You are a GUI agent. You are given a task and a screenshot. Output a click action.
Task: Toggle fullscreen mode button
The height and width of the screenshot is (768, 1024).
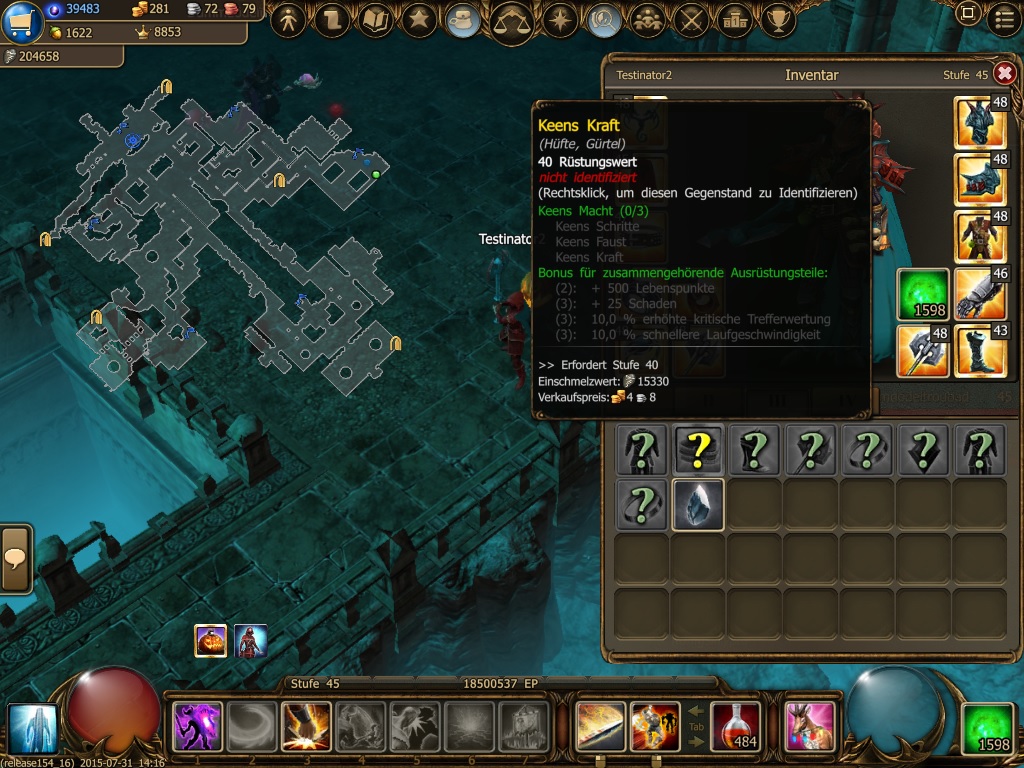click(x=967, y=14)
